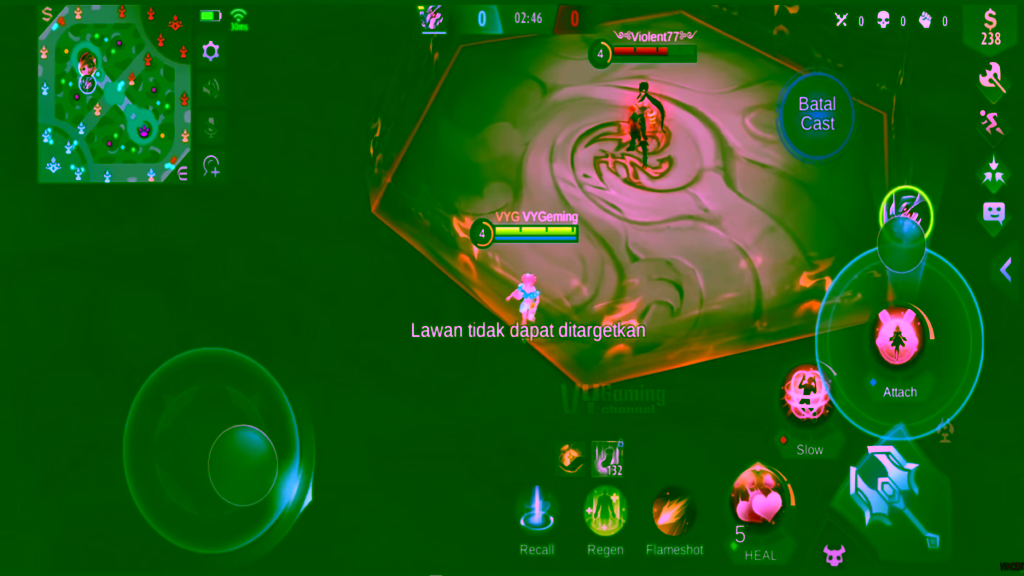Open the gold shop showing 238
This screenshot has width=1024, height=576.
point(990,26)
